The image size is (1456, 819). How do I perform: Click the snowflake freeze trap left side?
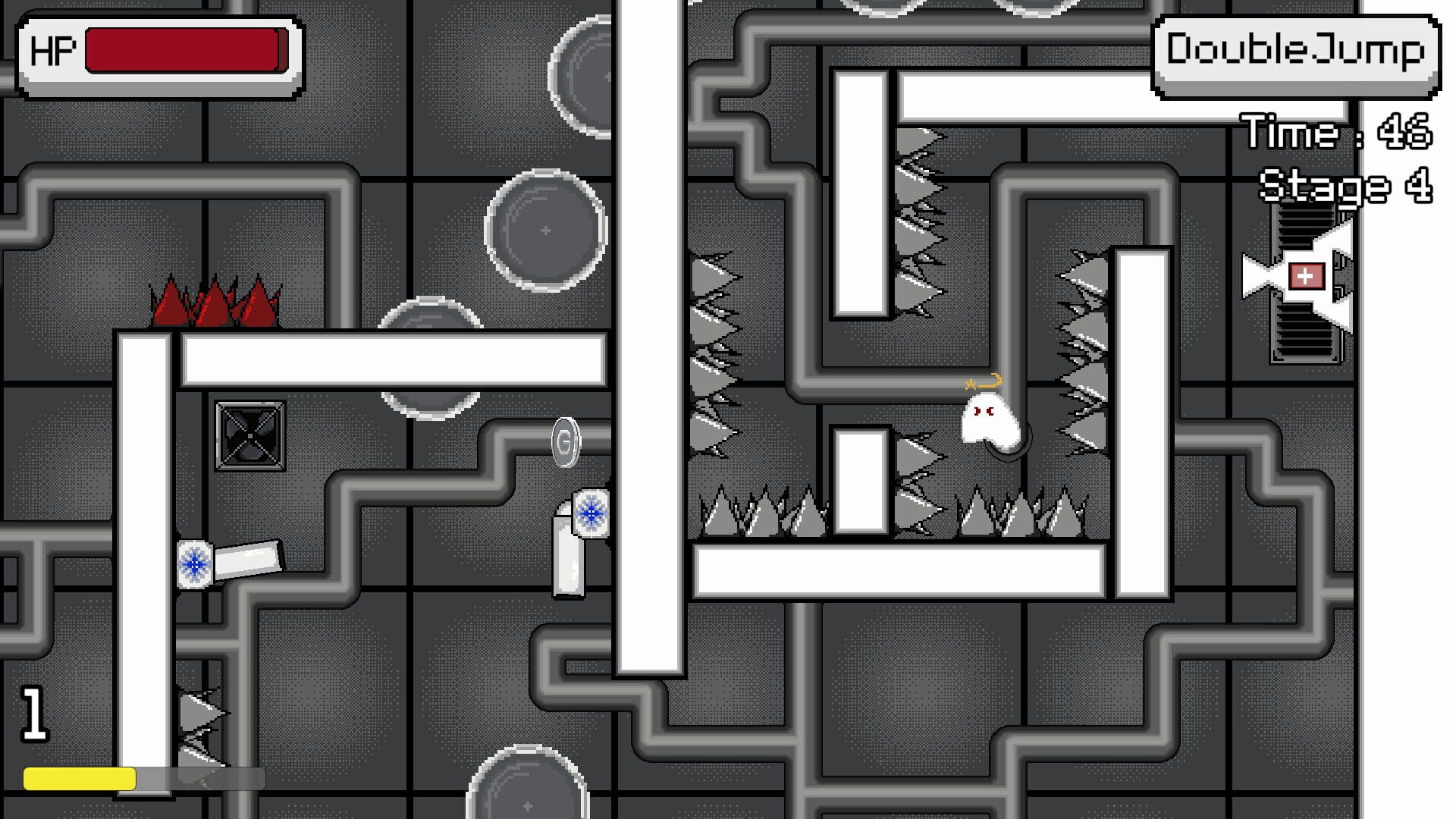coord(196,564)
